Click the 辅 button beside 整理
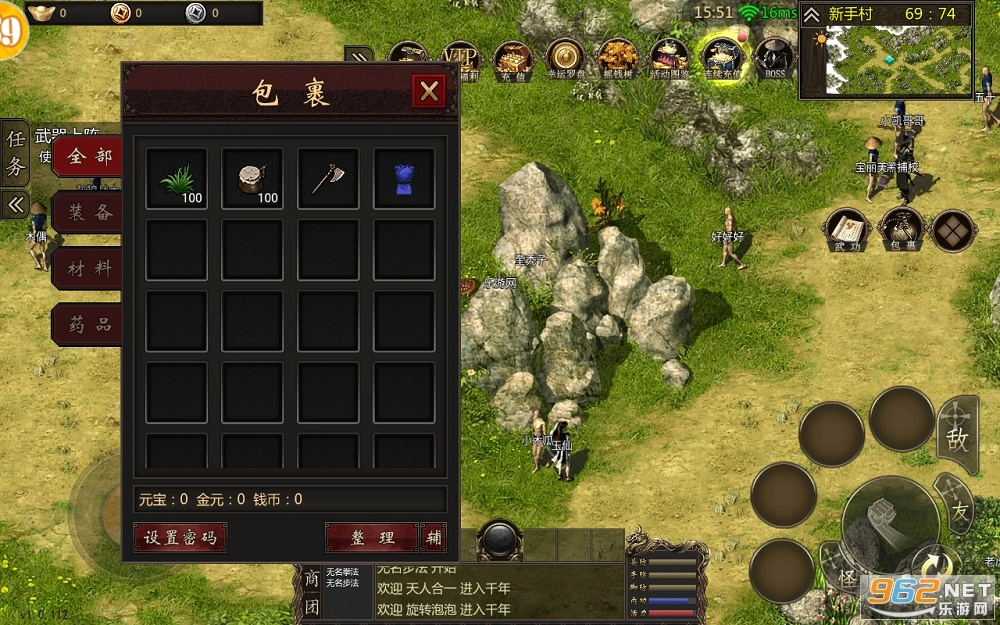 tap(434, 537)
